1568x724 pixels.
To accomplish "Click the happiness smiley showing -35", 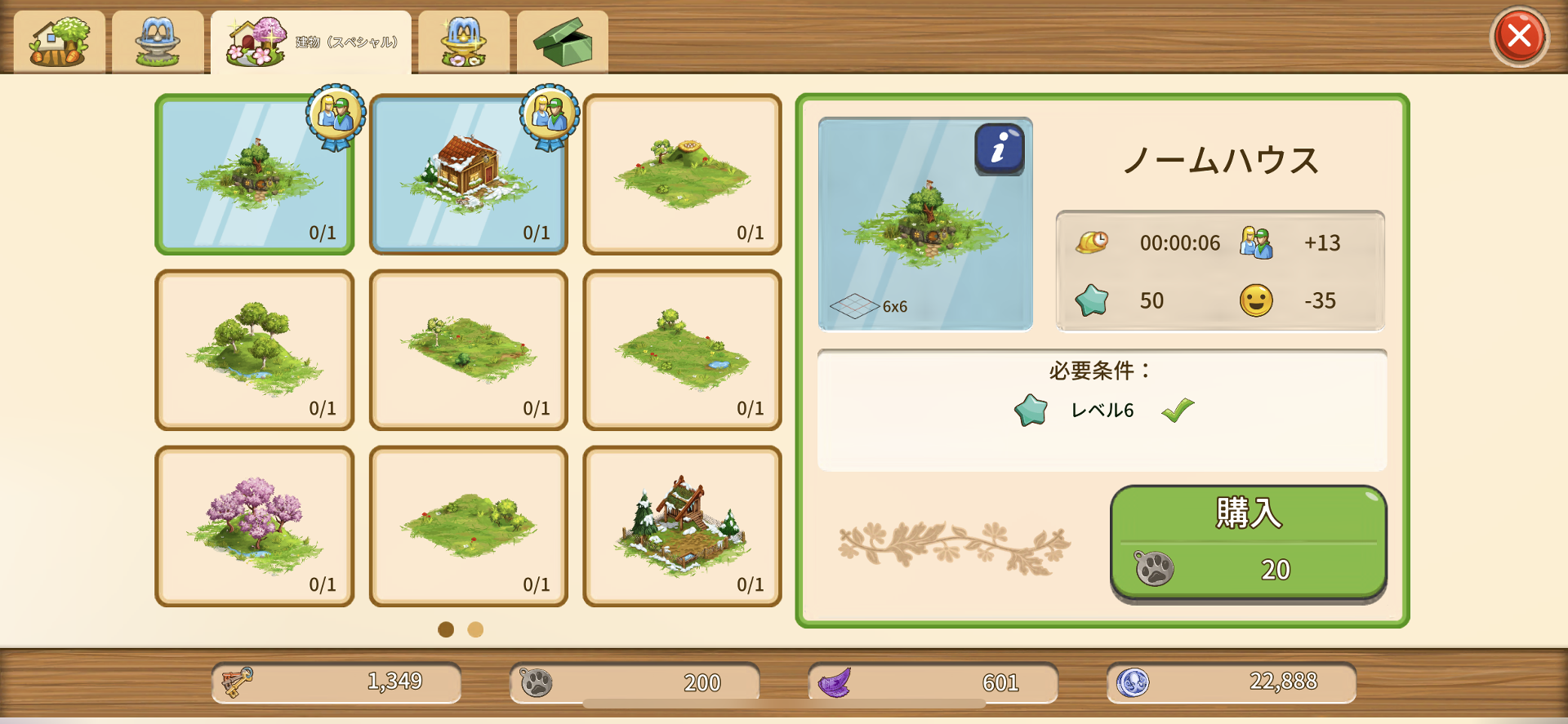I will click(x=1258, y=300).
